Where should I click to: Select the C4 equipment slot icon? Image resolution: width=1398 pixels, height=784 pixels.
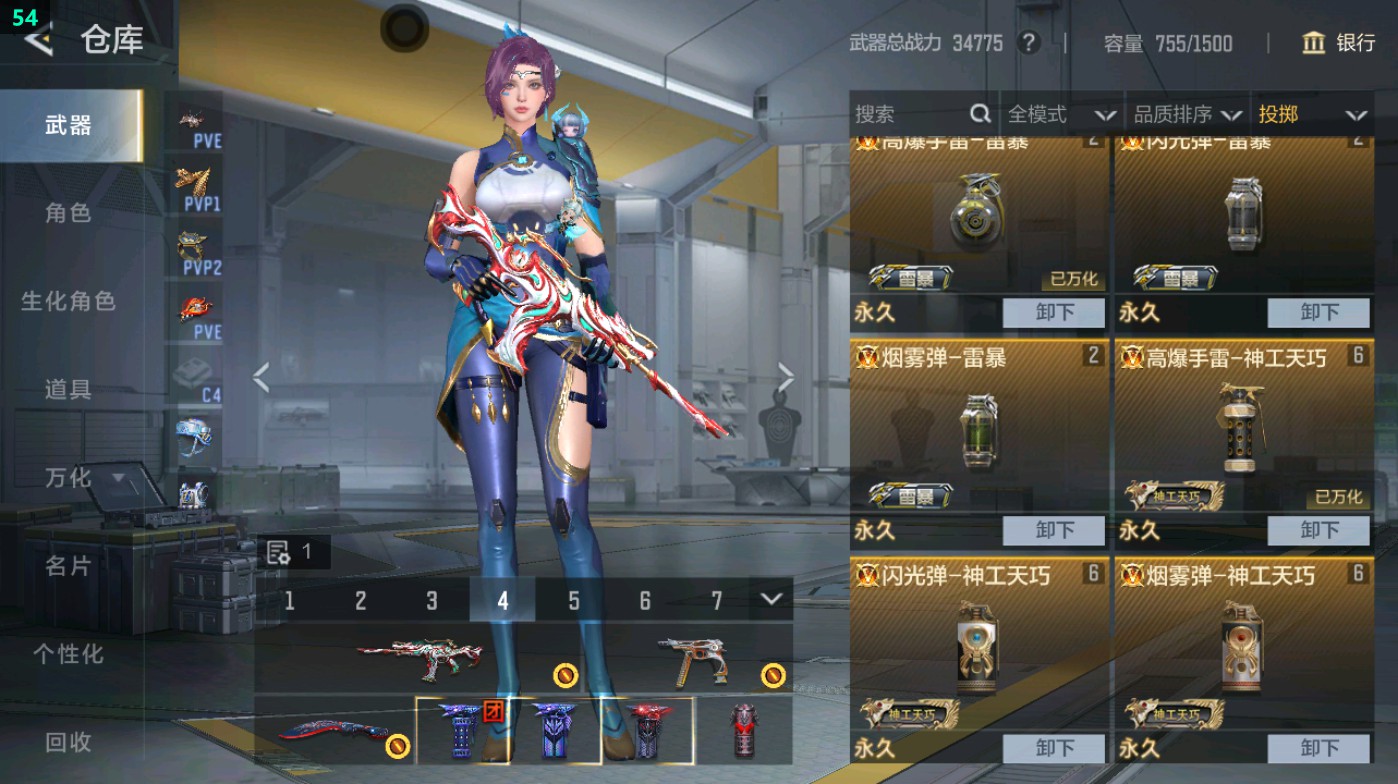[196, 370]
